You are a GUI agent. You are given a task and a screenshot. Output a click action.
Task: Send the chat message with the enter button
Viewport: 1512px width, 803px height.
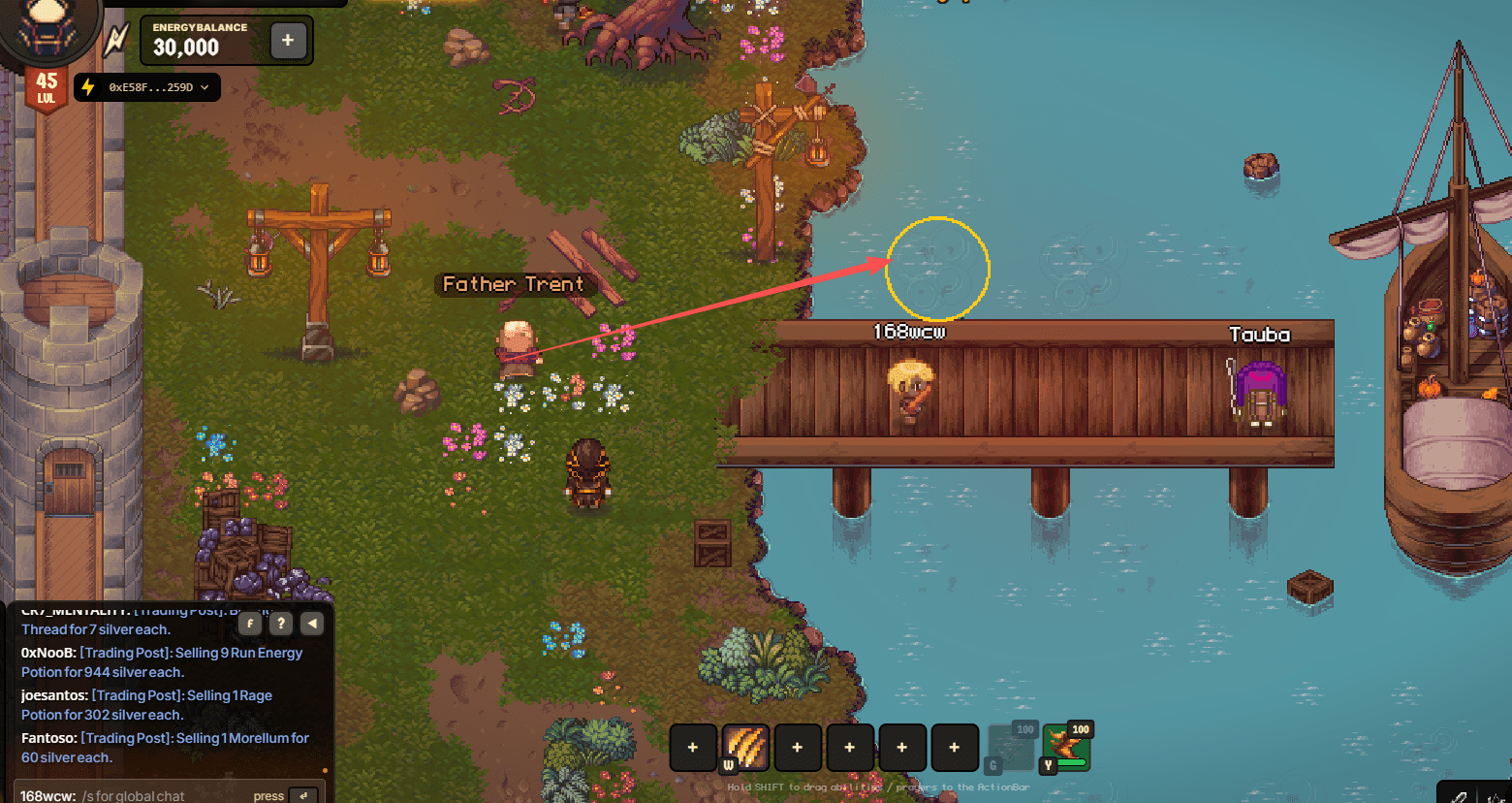pos(304,795)
